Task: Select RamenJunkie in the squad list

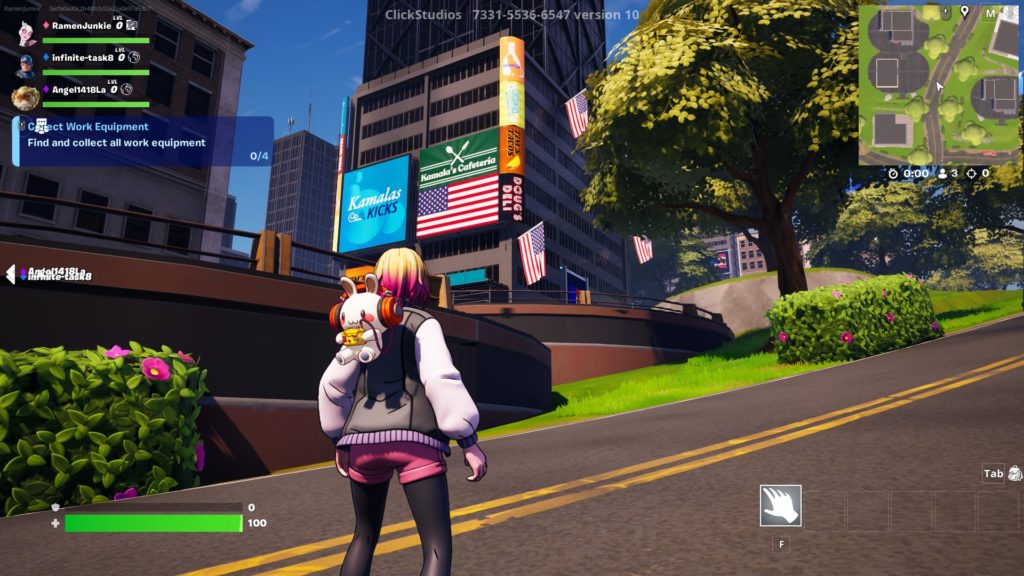Action: (x=82, y=25)
